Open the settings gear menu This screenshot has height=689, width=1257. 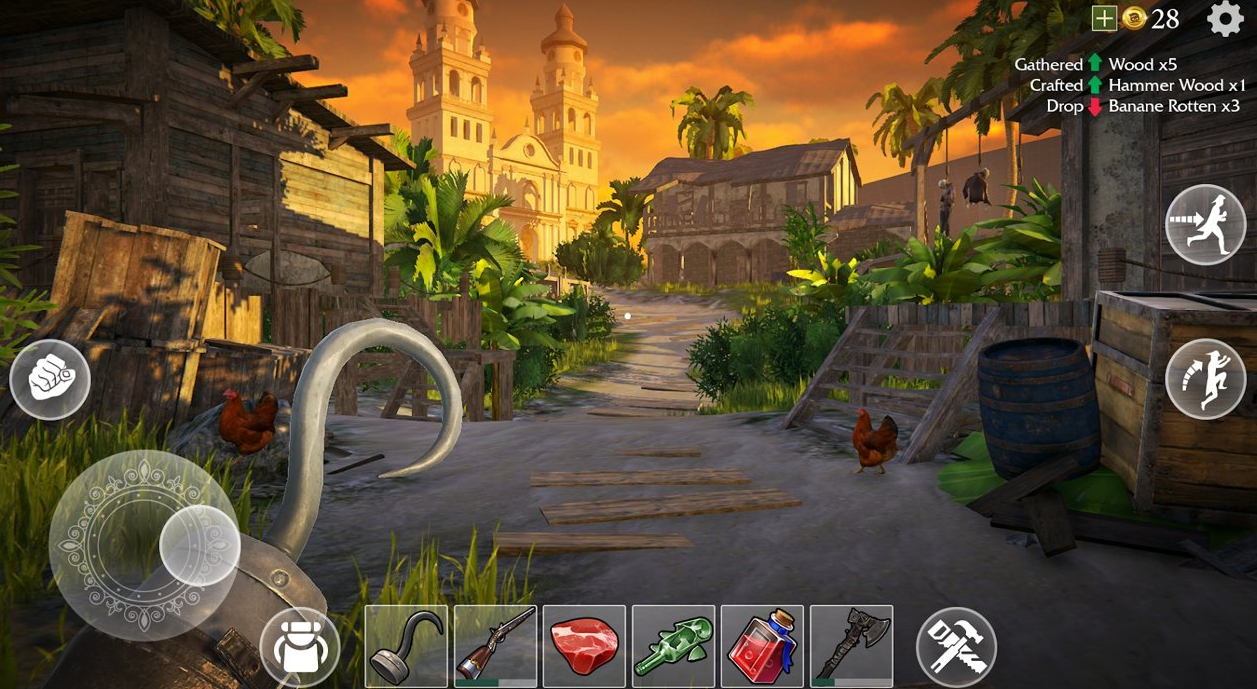click(1225, 18)
